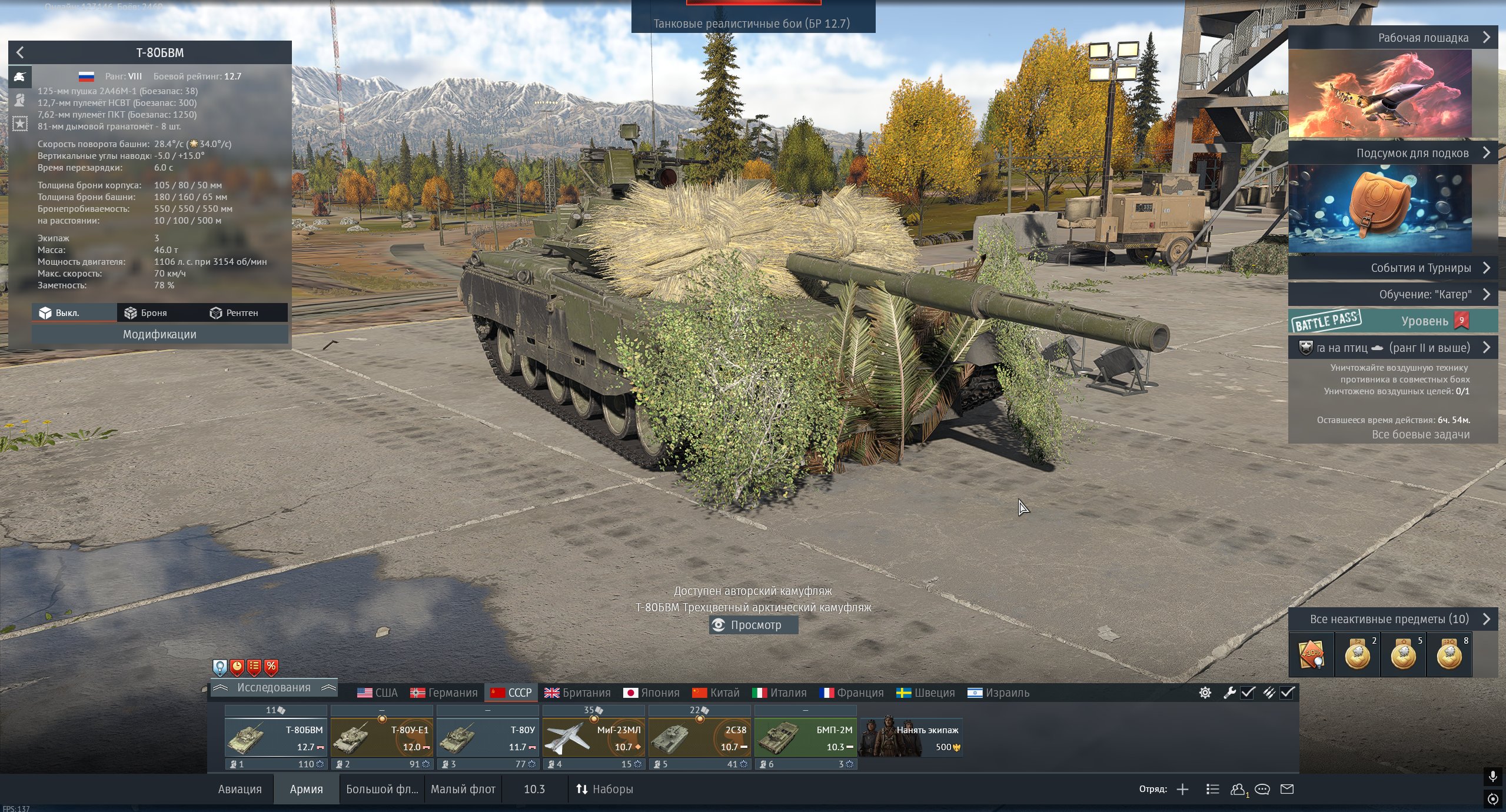Close the T-80БВМ info panel with back arrow

20,52
